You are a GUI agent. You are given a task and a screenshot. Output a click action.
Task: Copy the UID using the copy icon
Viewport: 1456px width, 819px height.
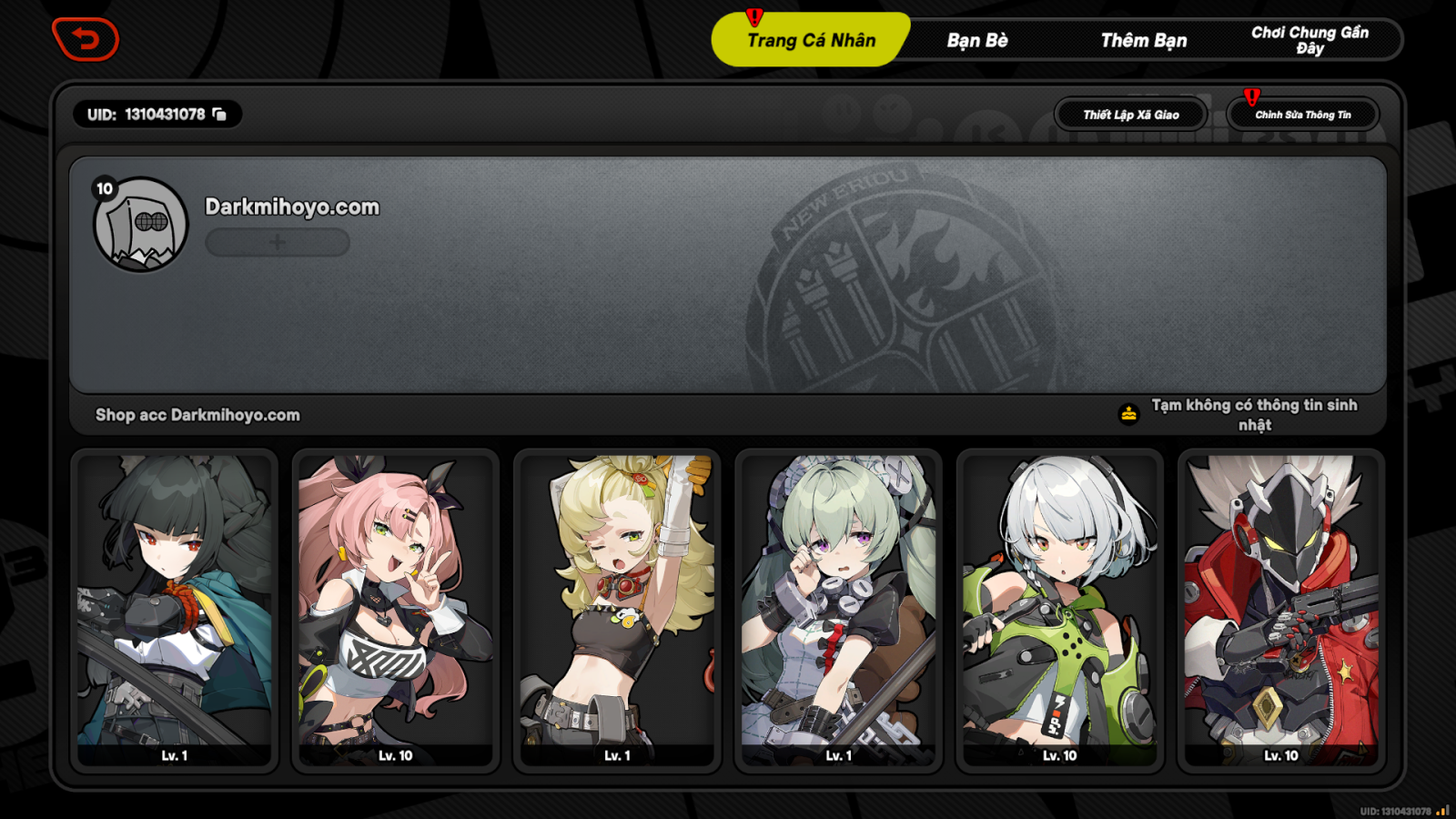(221, 115)
